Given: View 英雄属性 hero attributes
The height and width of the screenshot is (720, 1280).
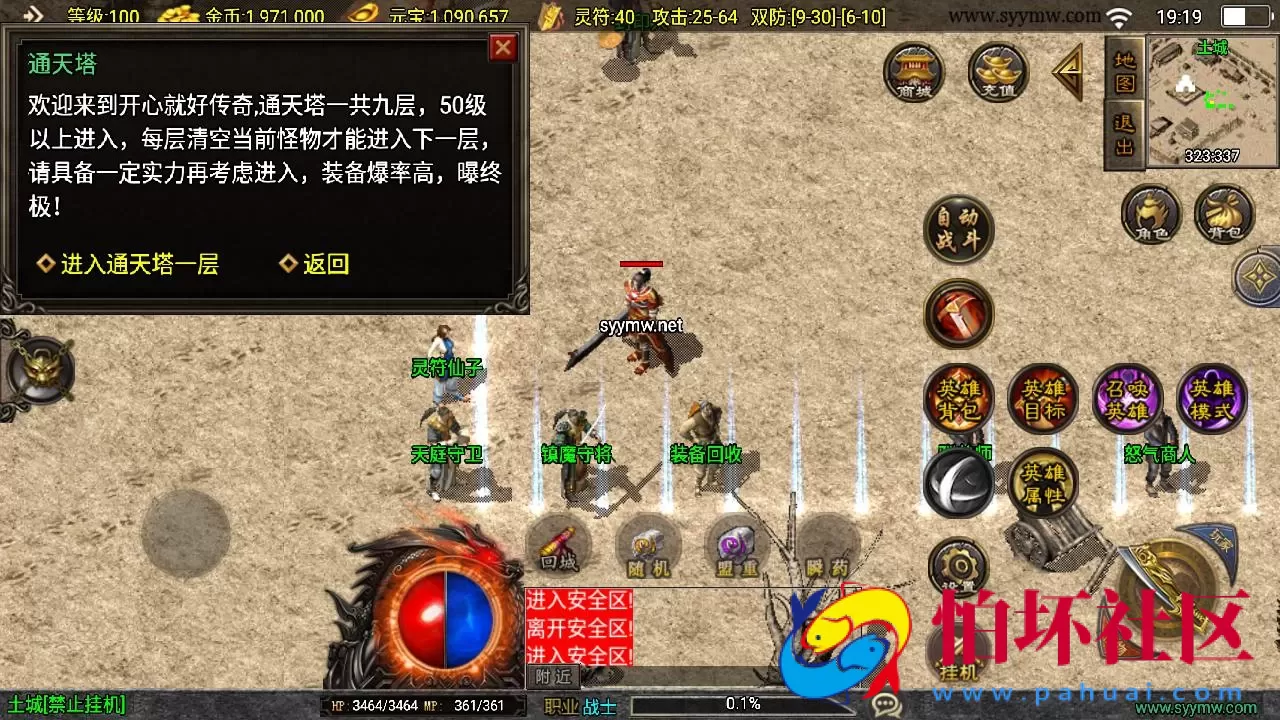Looking at the screenshot, I should 1043,483.
